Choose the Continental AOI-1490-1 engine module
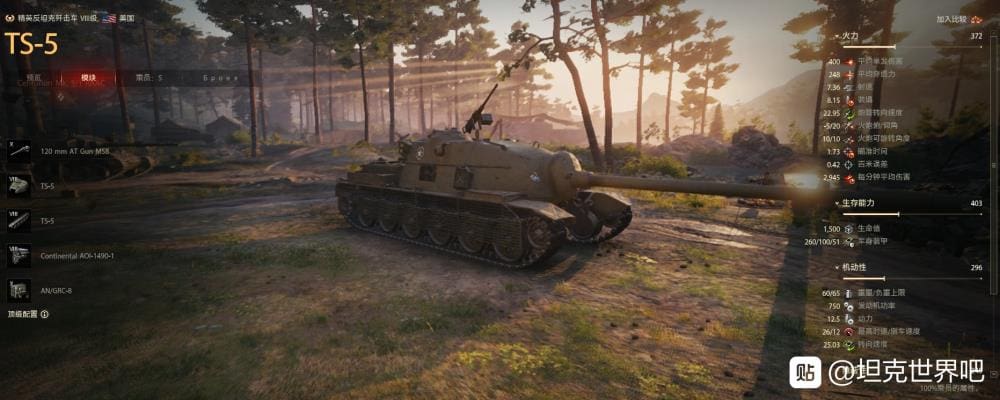This screenshot has width=1000, height=400. [x=76, y=255]
